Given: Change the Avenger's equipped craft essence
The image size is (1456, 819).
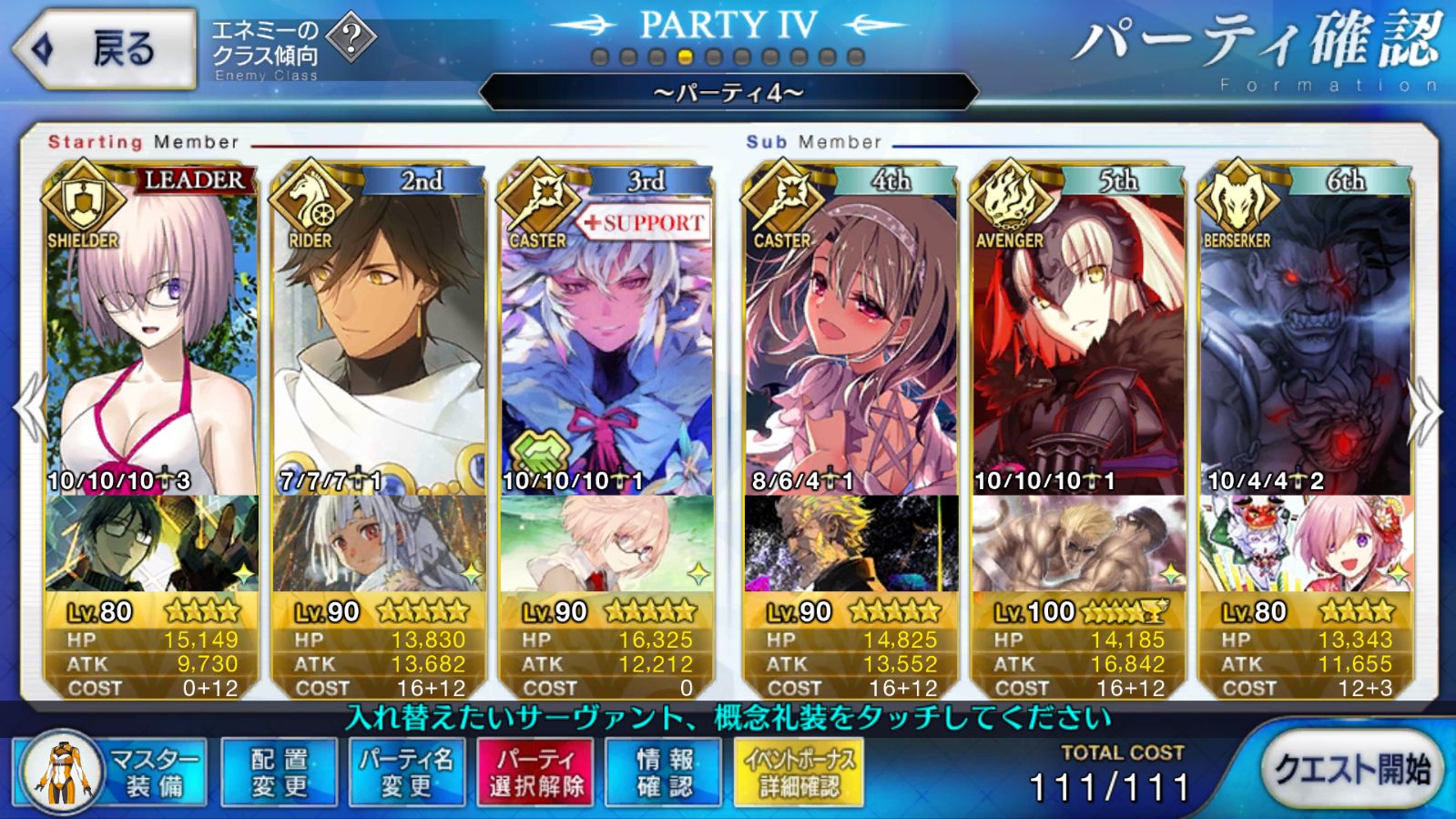Looking at the screenshot, I should coord(1078,544).
